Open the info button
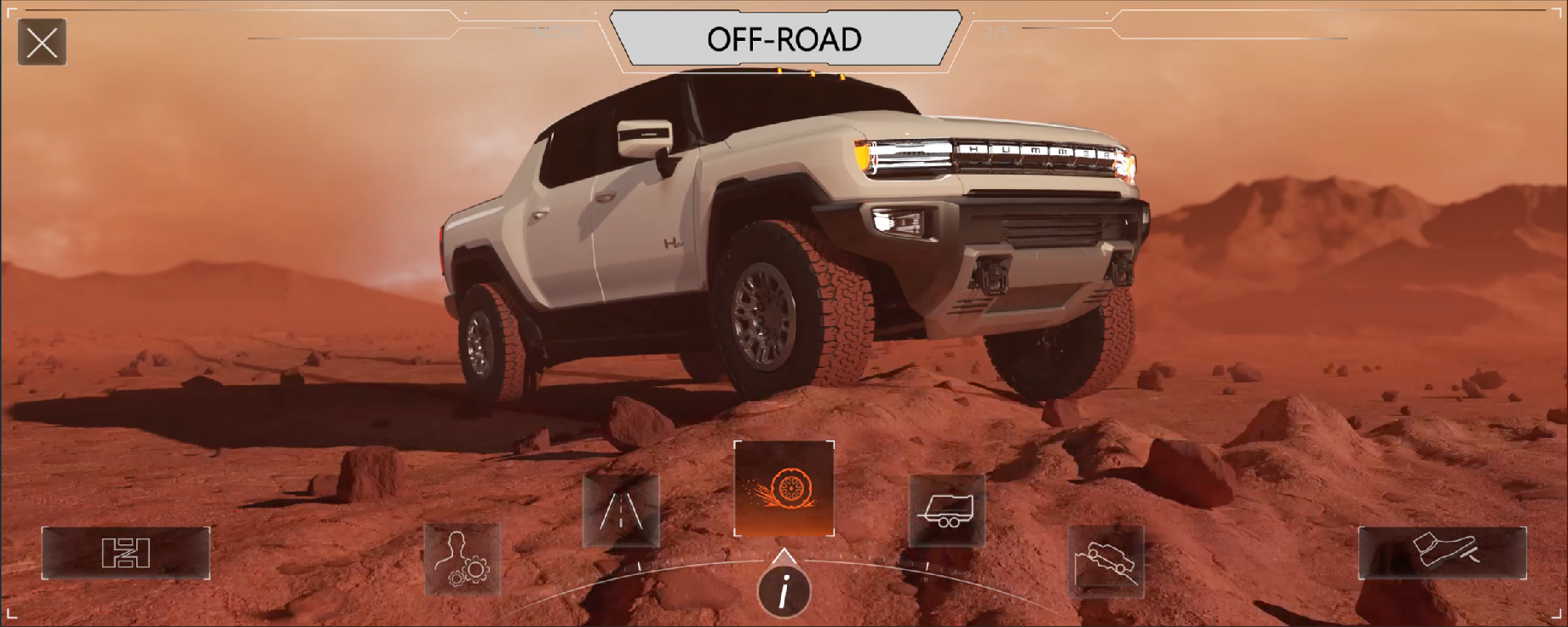This screenshot has height=627, width=1568. pyautogui.click(x=784, y=589)
